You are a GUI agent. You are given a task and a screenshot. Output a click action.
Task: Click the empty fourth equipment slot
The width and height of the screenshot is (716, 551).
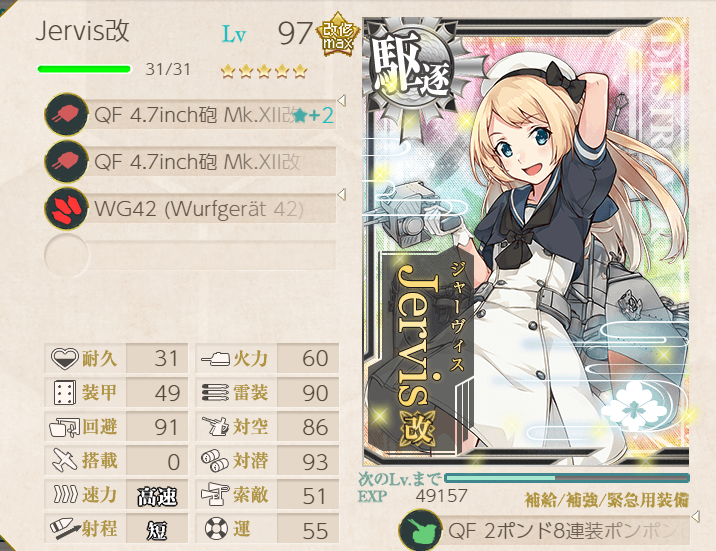point(190,255)
